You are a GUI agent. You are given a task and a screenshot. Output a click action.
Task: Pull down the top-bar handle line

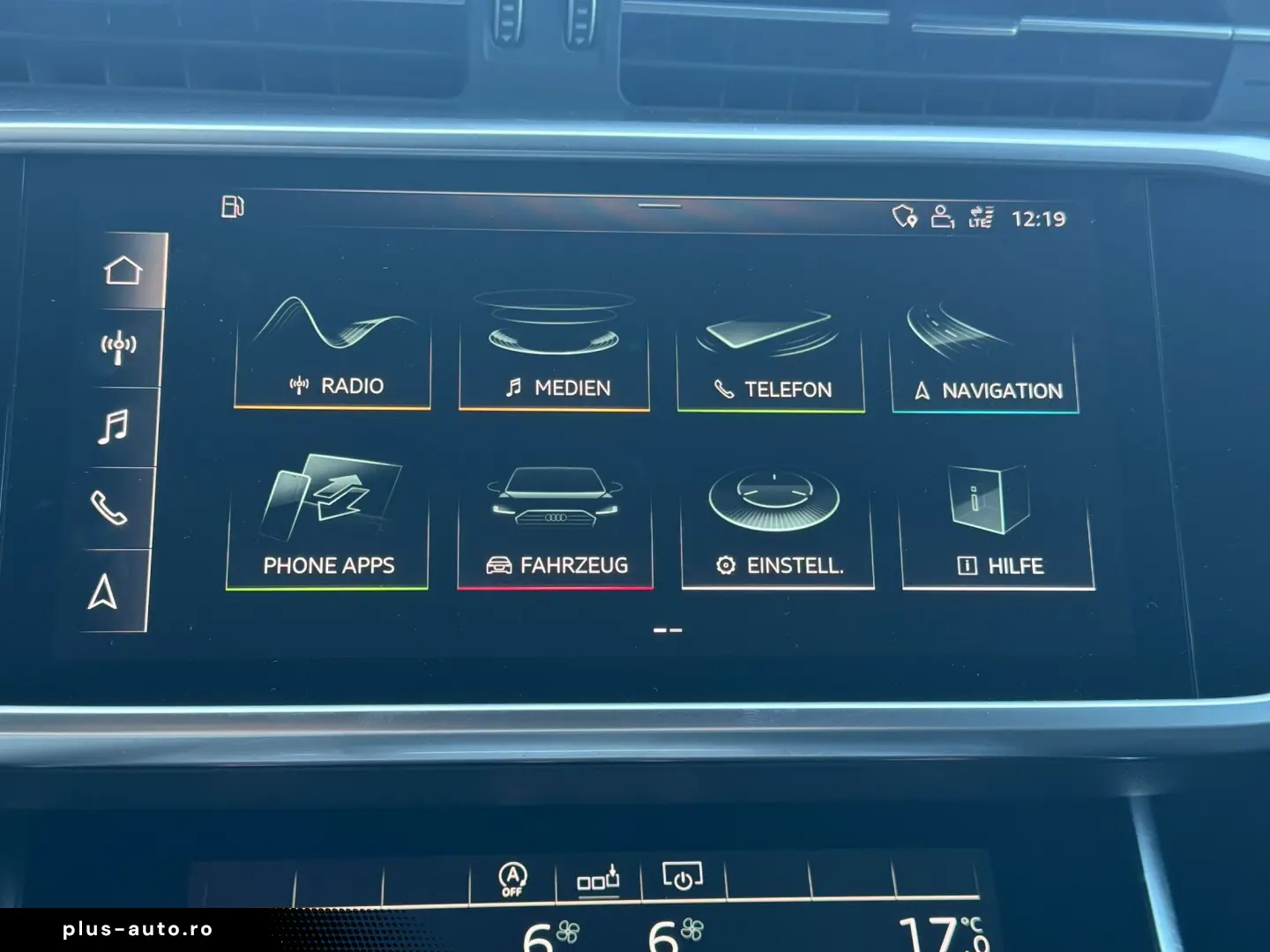click(659, 206)
